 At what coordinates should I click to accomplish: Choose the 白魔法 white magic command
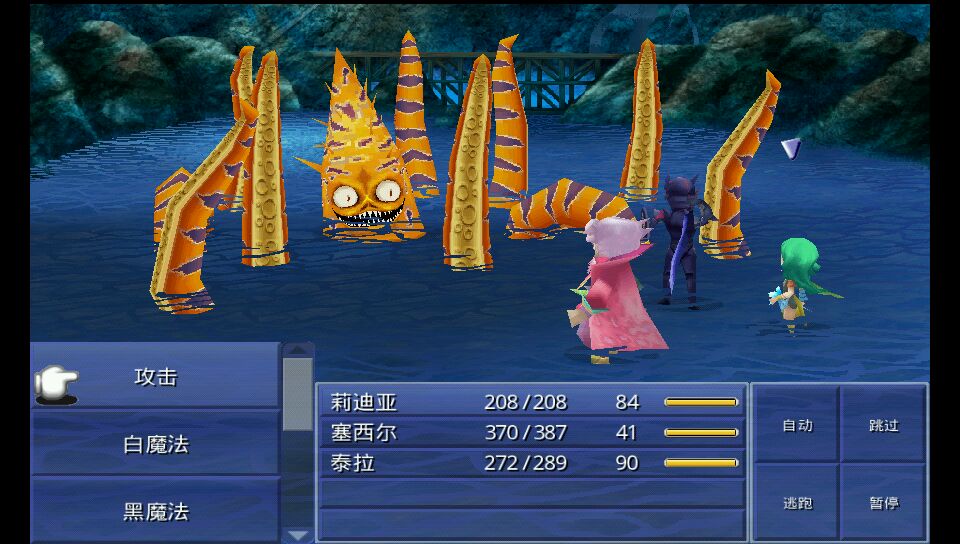(155, 444)
